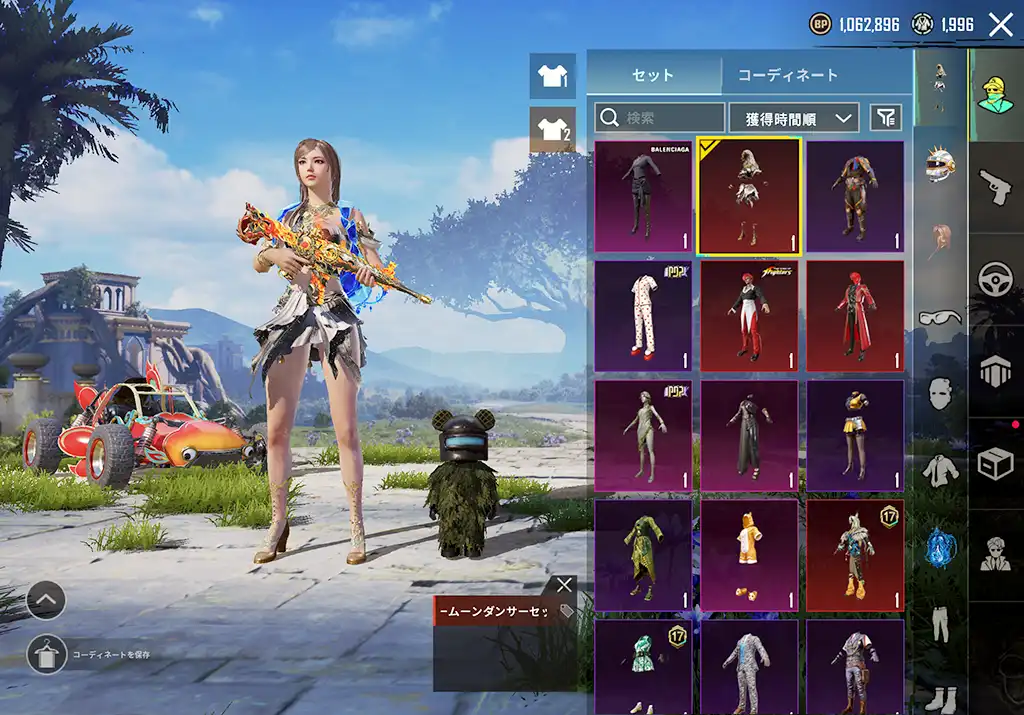The image size is (1024, 715).
Task: Open the steering wheel vehicle category
Action: (995, 279)
